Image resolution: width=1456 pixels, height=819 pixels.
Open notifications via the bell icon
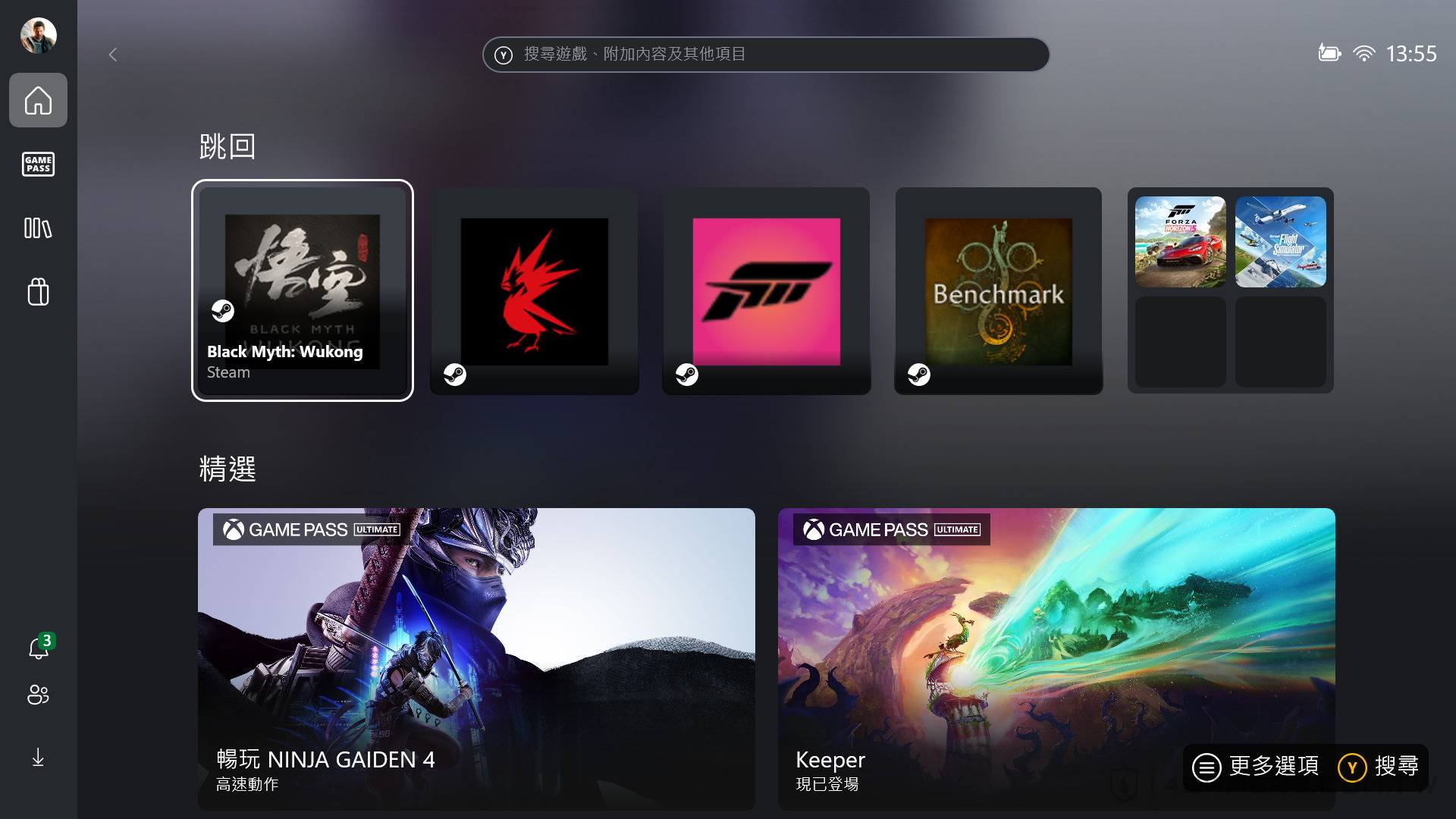pyautogui.click(x=38, y=648)
